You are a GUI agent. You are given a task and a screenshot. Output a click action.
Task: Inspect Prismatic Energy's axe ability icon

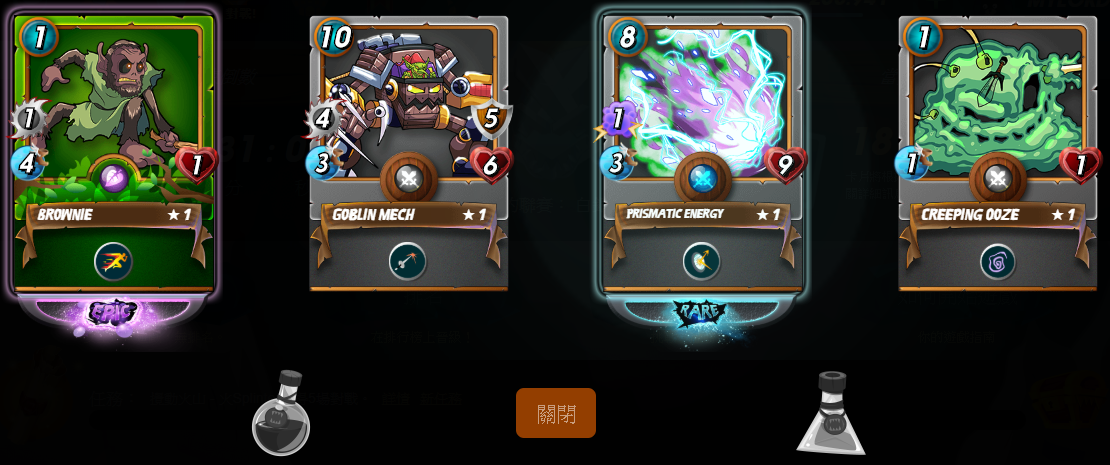[x=702, y=261]
